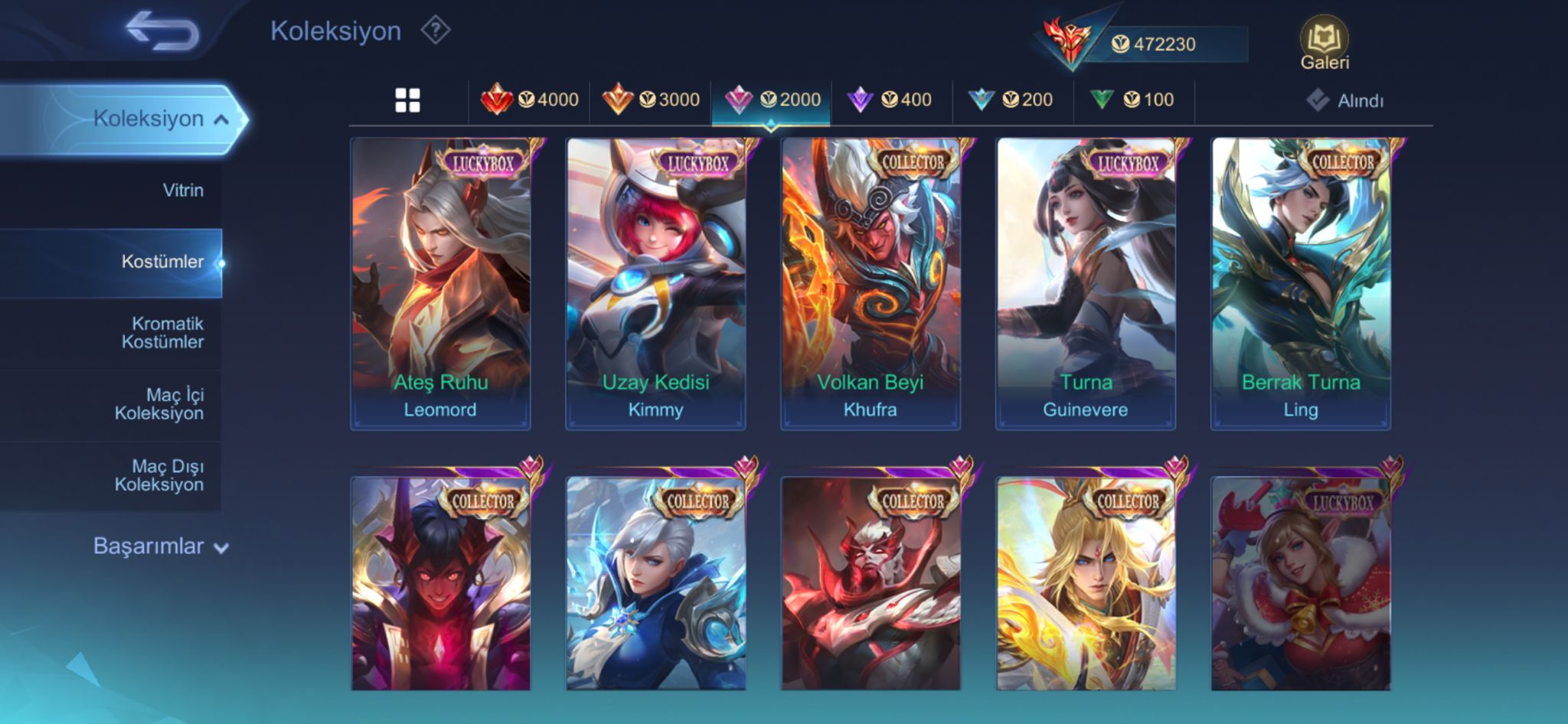
Task: Choose the Uzay Kedisi Kimmy skin card
Action: point(655,283)
